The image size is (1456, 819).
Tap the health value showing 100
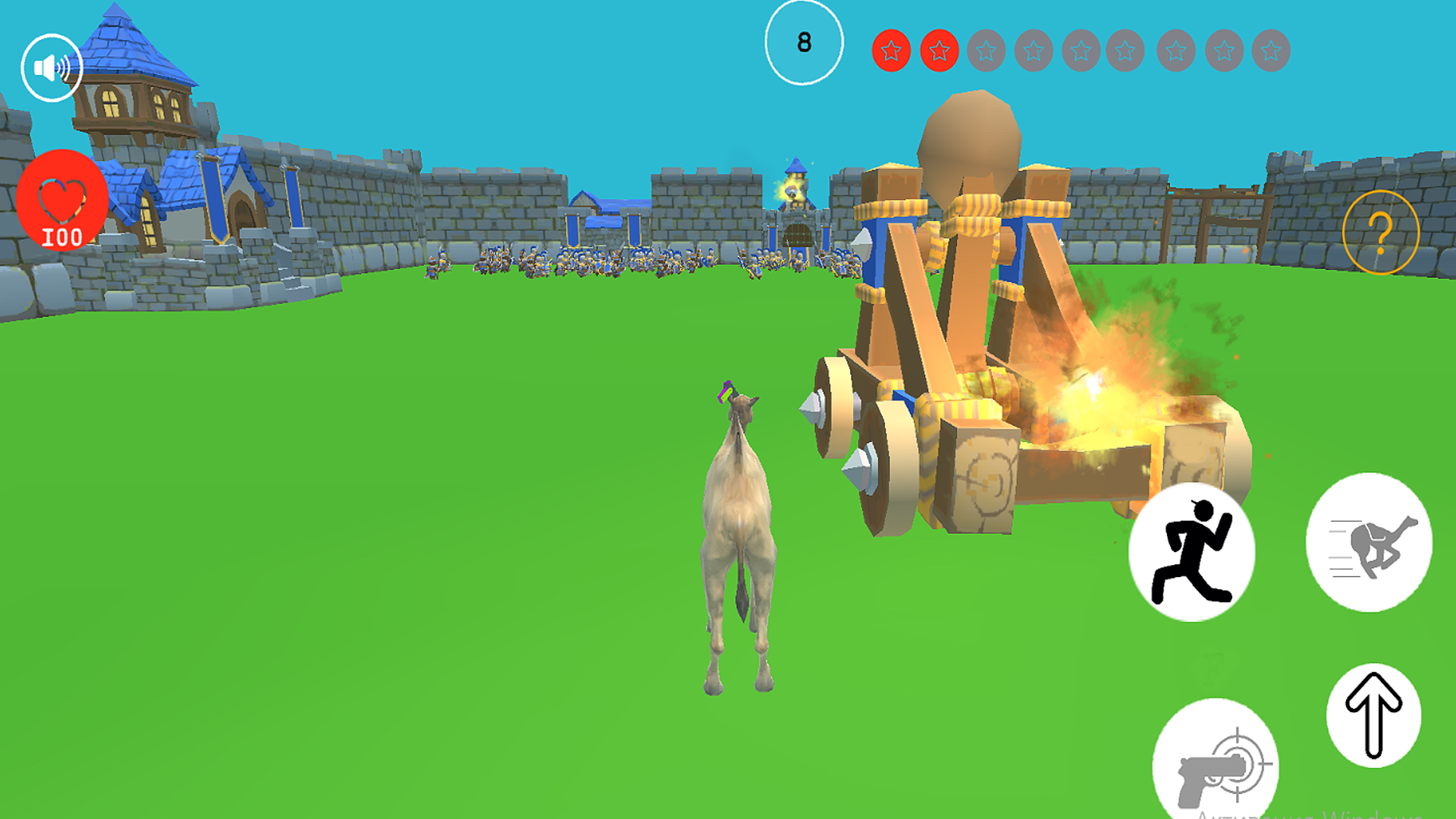(x=61, y=237)
